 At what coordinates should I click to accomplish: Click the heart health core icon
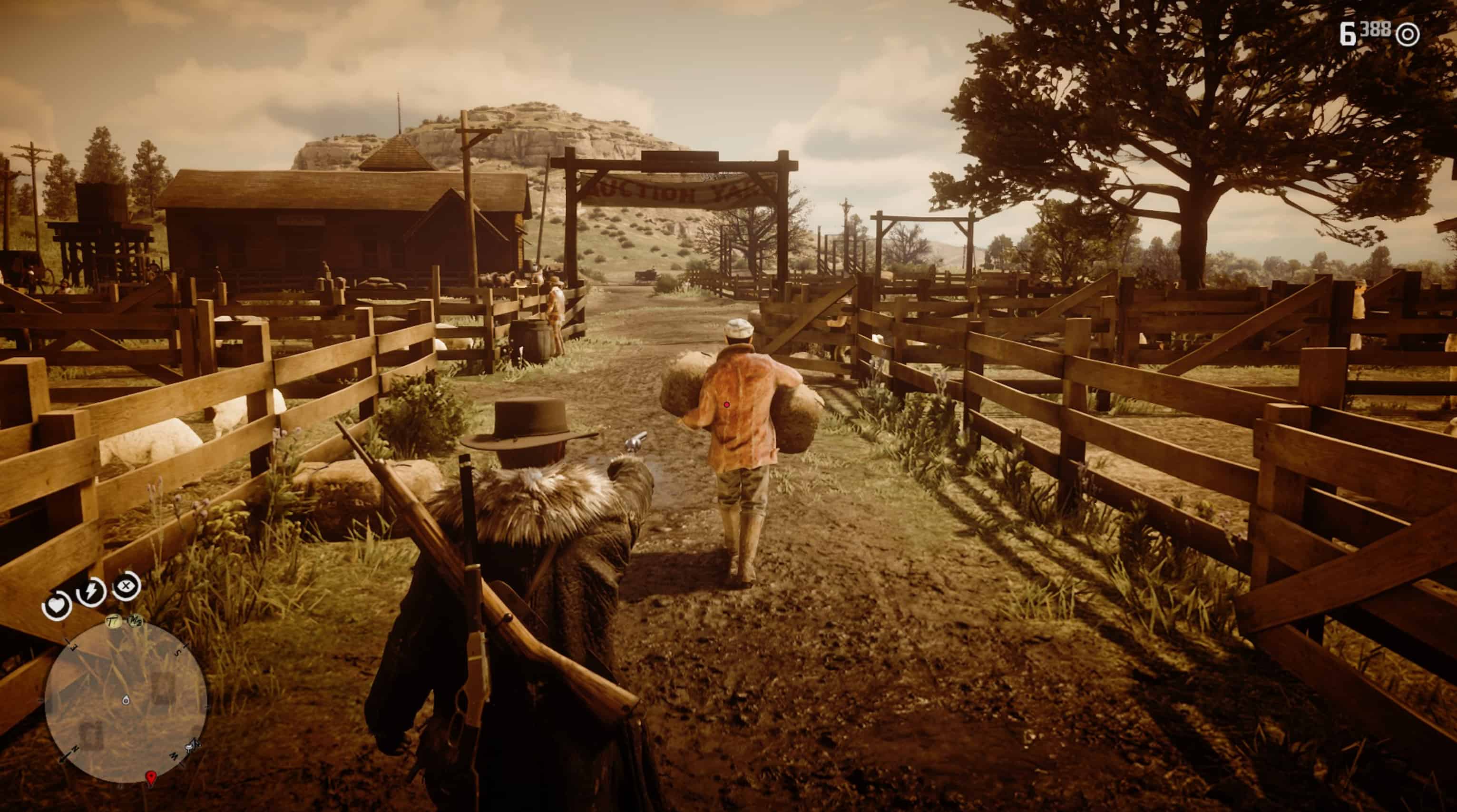[57, 606]
